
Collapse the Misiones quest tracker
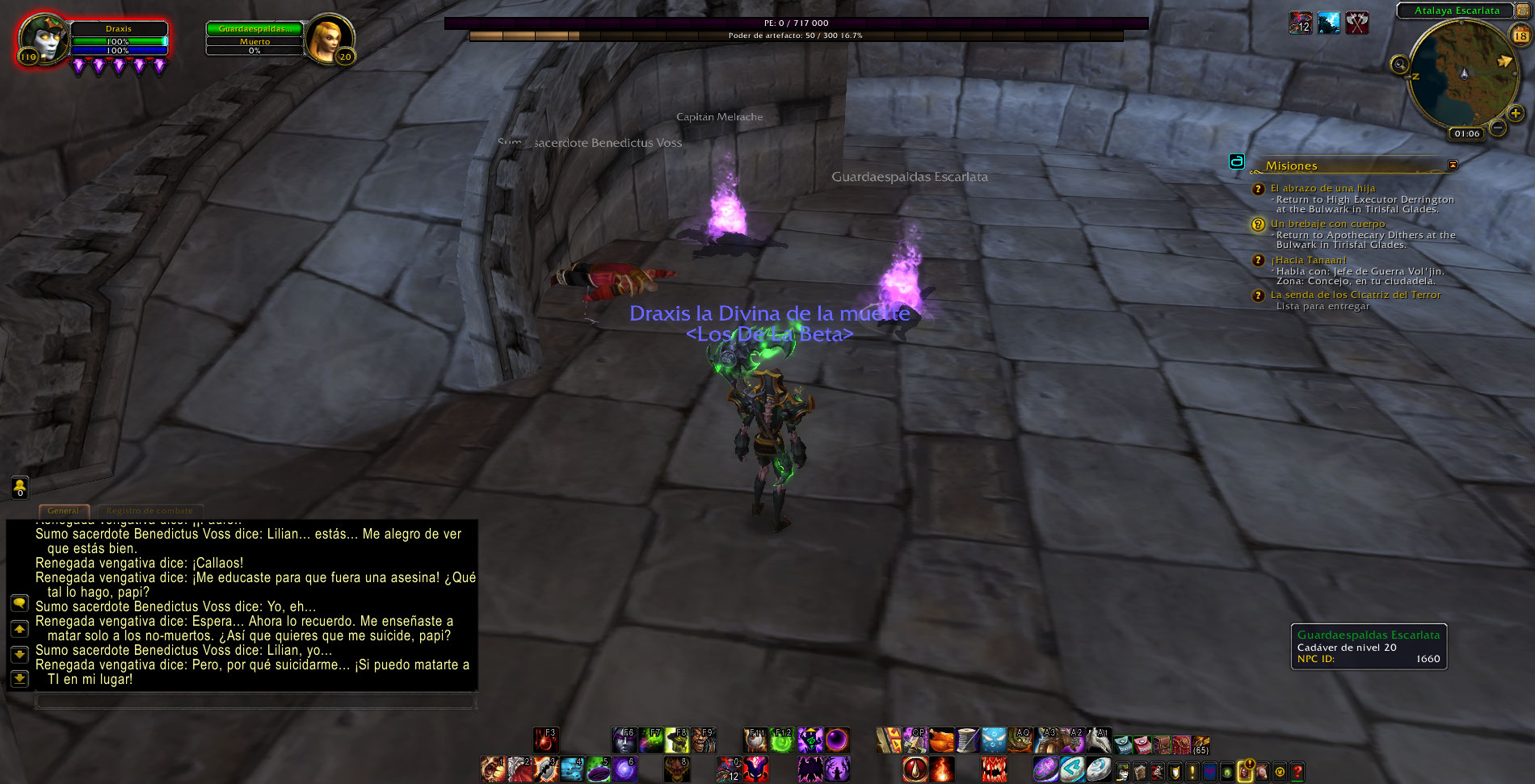pos(1453,165)
